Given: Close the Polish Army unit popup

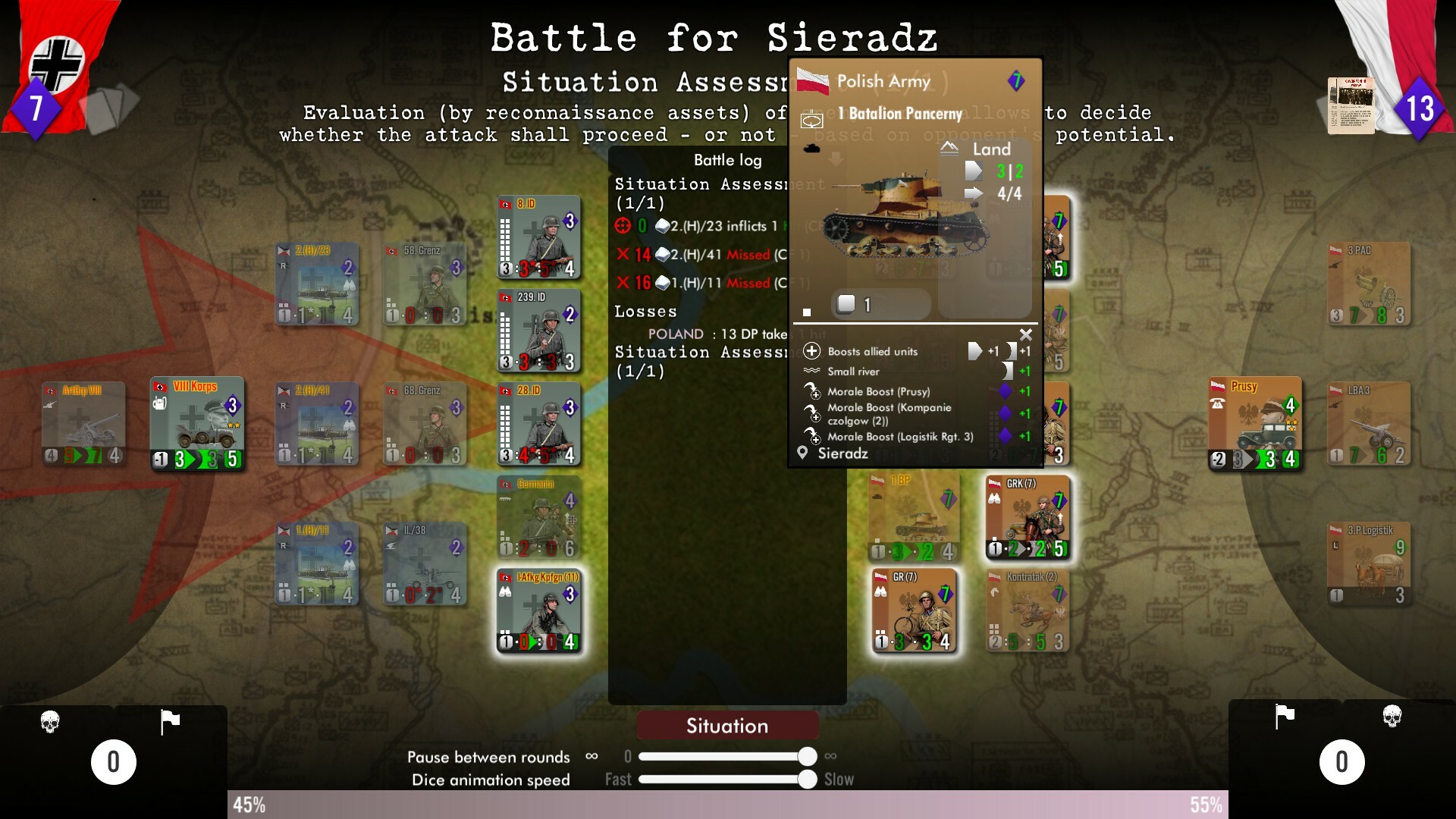Looking at the screenshot, I should 1026,334.
